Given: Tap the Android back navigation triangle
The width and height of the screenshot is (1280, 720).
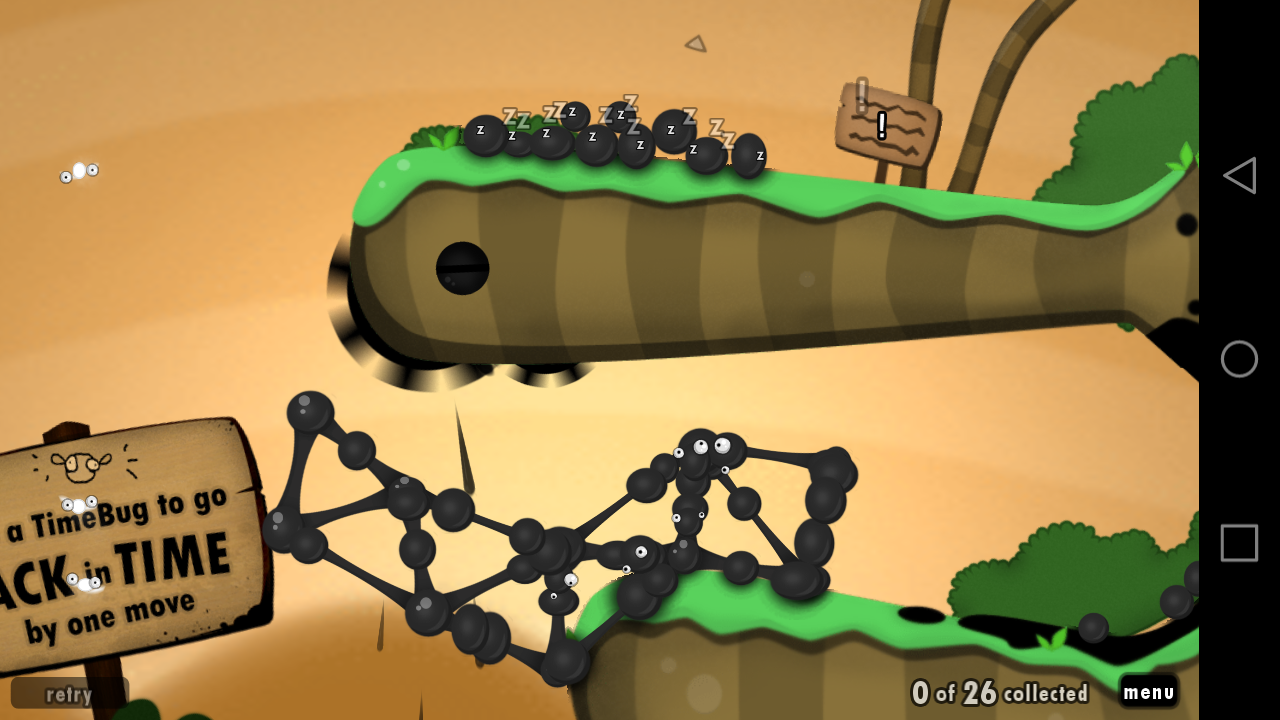Looking at the screenshot, I should click(x=1239, y=175).
